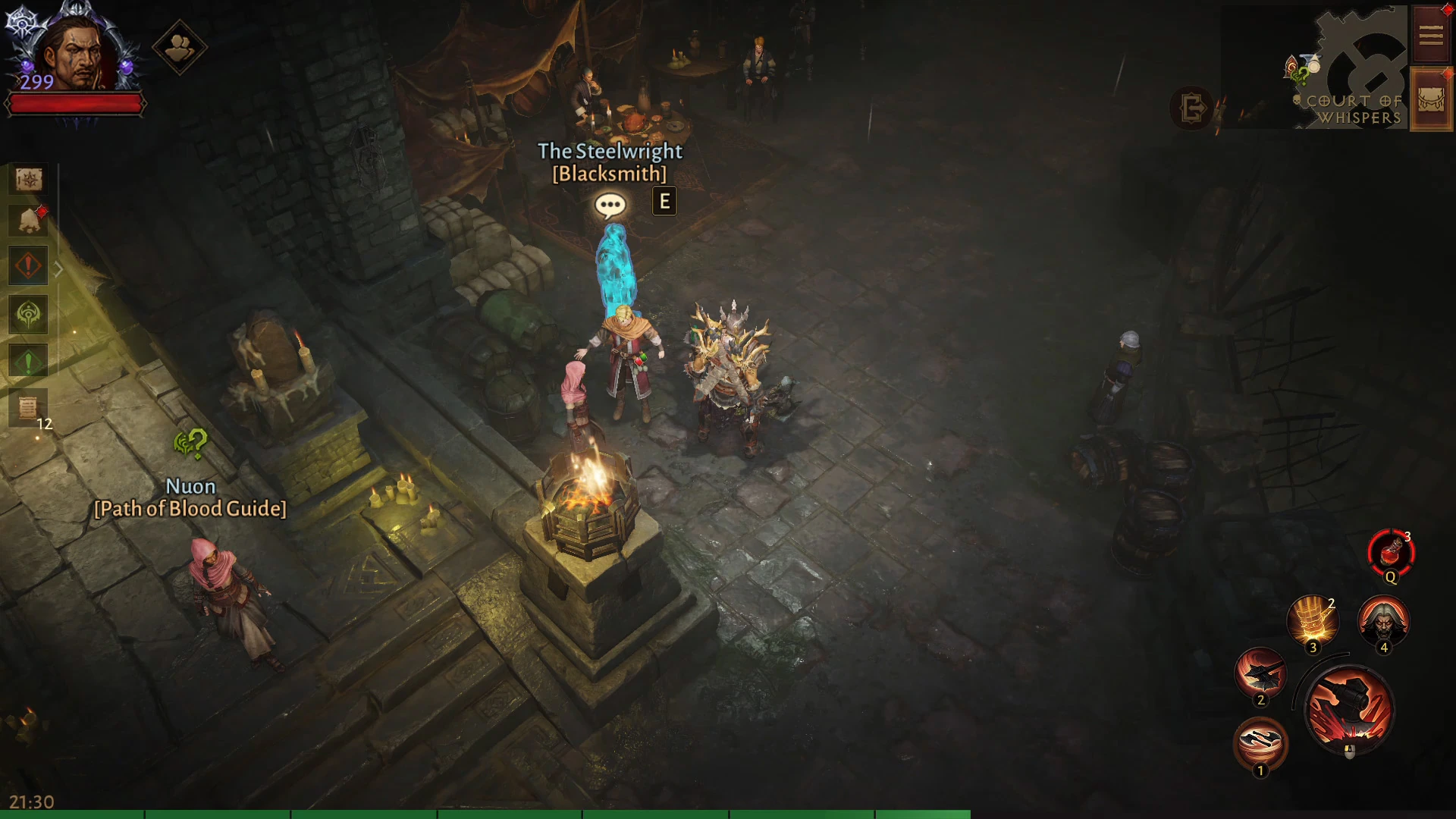Screen dimensions: 1456x819
Task: Open the three-line main menu
Action: (x=1431, y=36)
